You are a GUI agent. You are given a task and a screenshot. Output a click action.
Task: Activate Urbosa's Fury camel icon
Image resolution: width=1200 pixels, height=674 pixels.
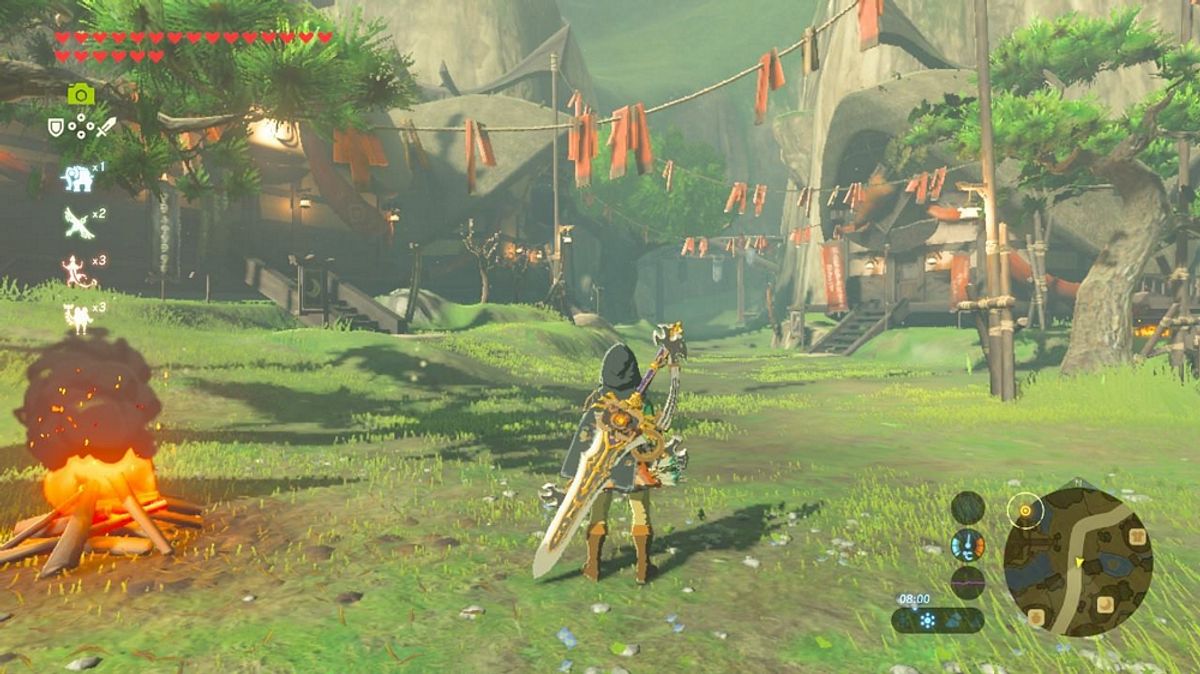pos(77,318)
